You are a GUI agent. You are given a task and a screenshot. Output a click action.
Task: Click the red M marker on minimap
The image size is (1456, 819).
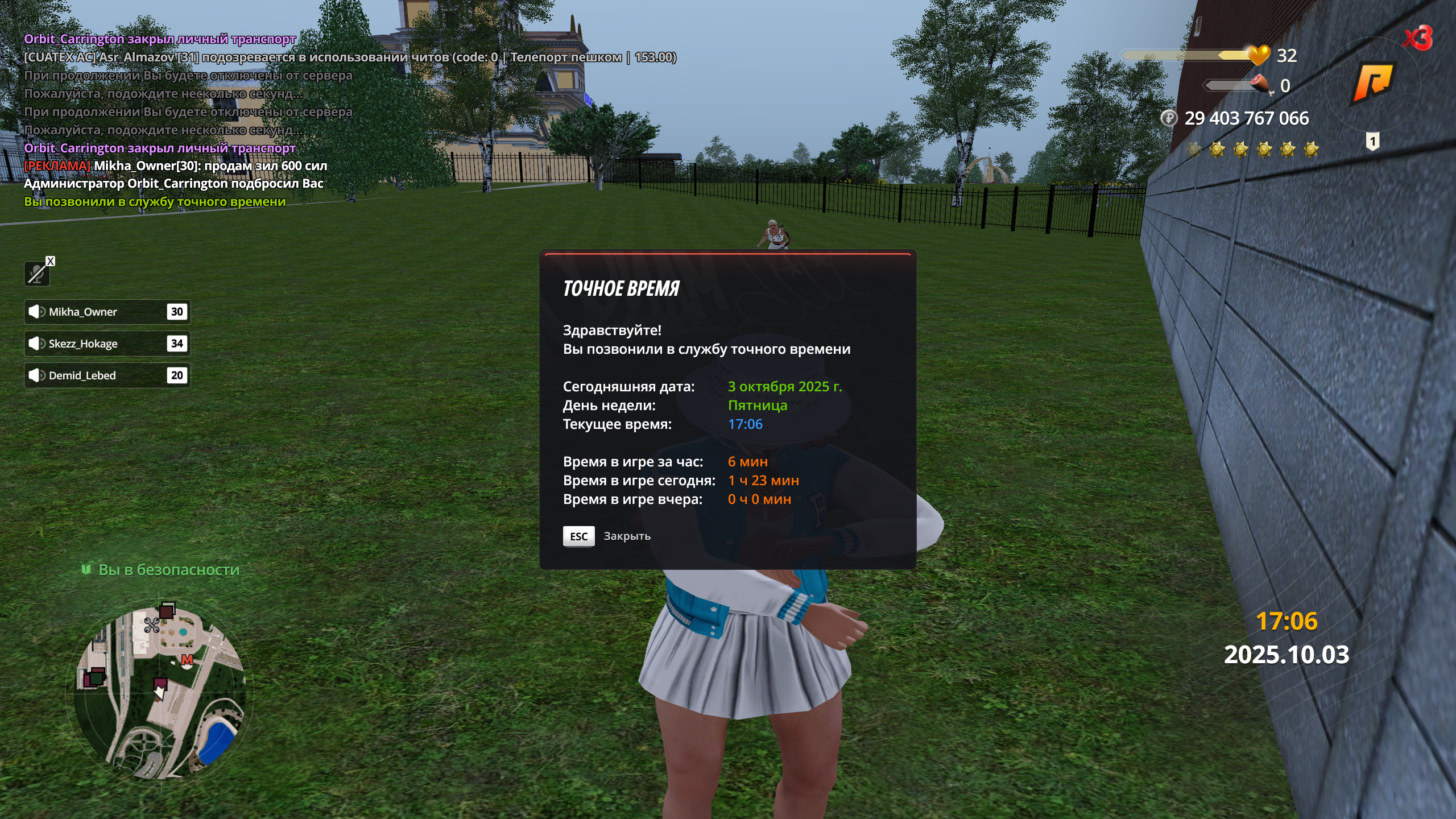pyautogui.click(x=187, y=660)
